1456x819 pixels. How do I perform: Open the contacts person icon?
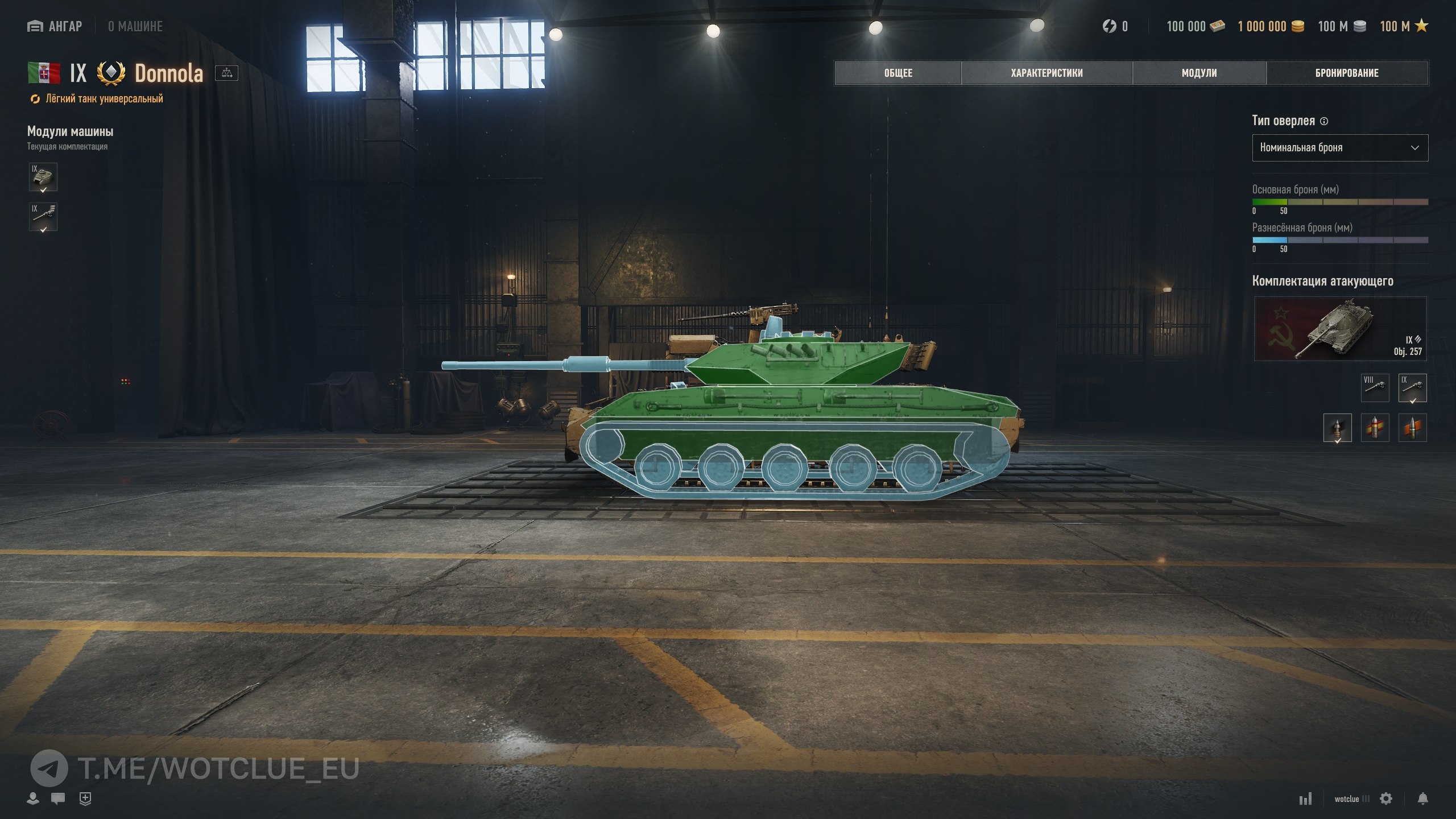[33, 799]
